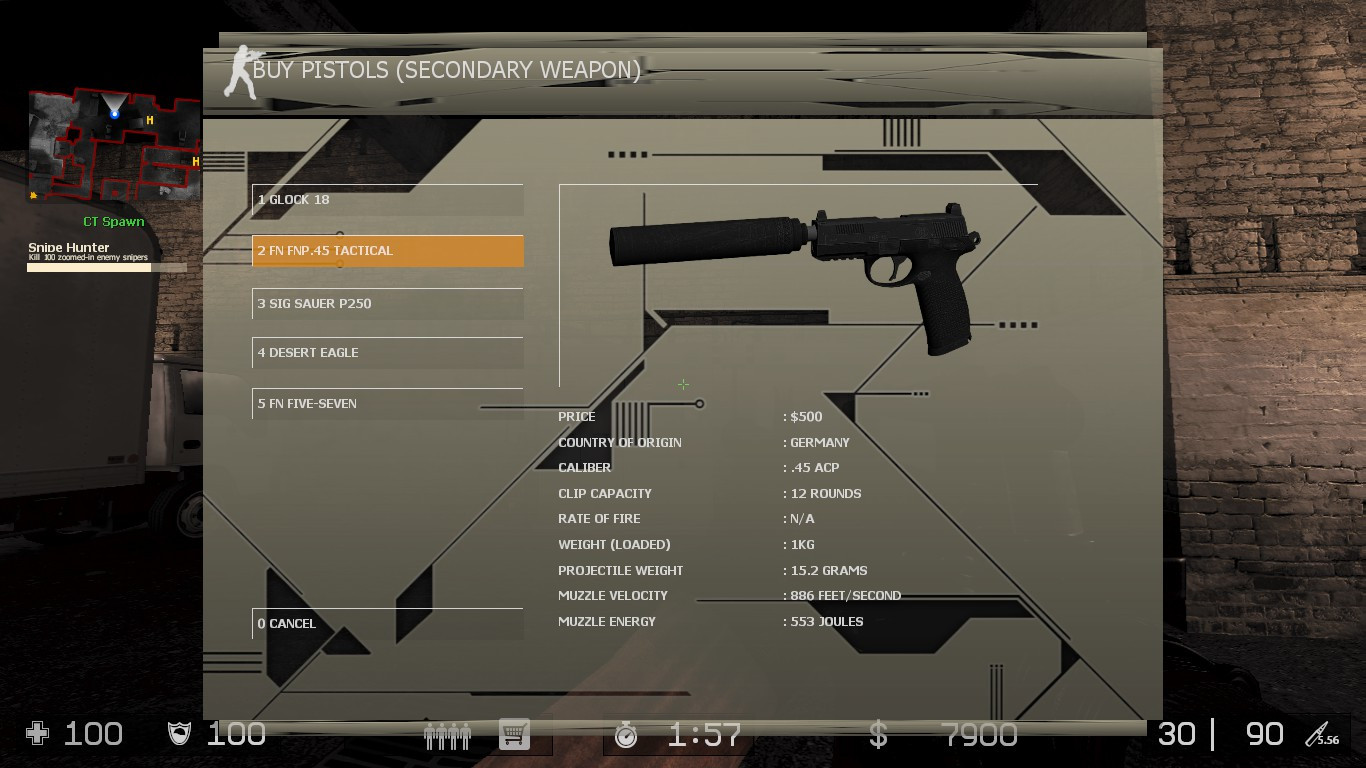Click the 30 | 90 ammo counter
This screenshot has width=1366, height=768.
(1218, 734)
